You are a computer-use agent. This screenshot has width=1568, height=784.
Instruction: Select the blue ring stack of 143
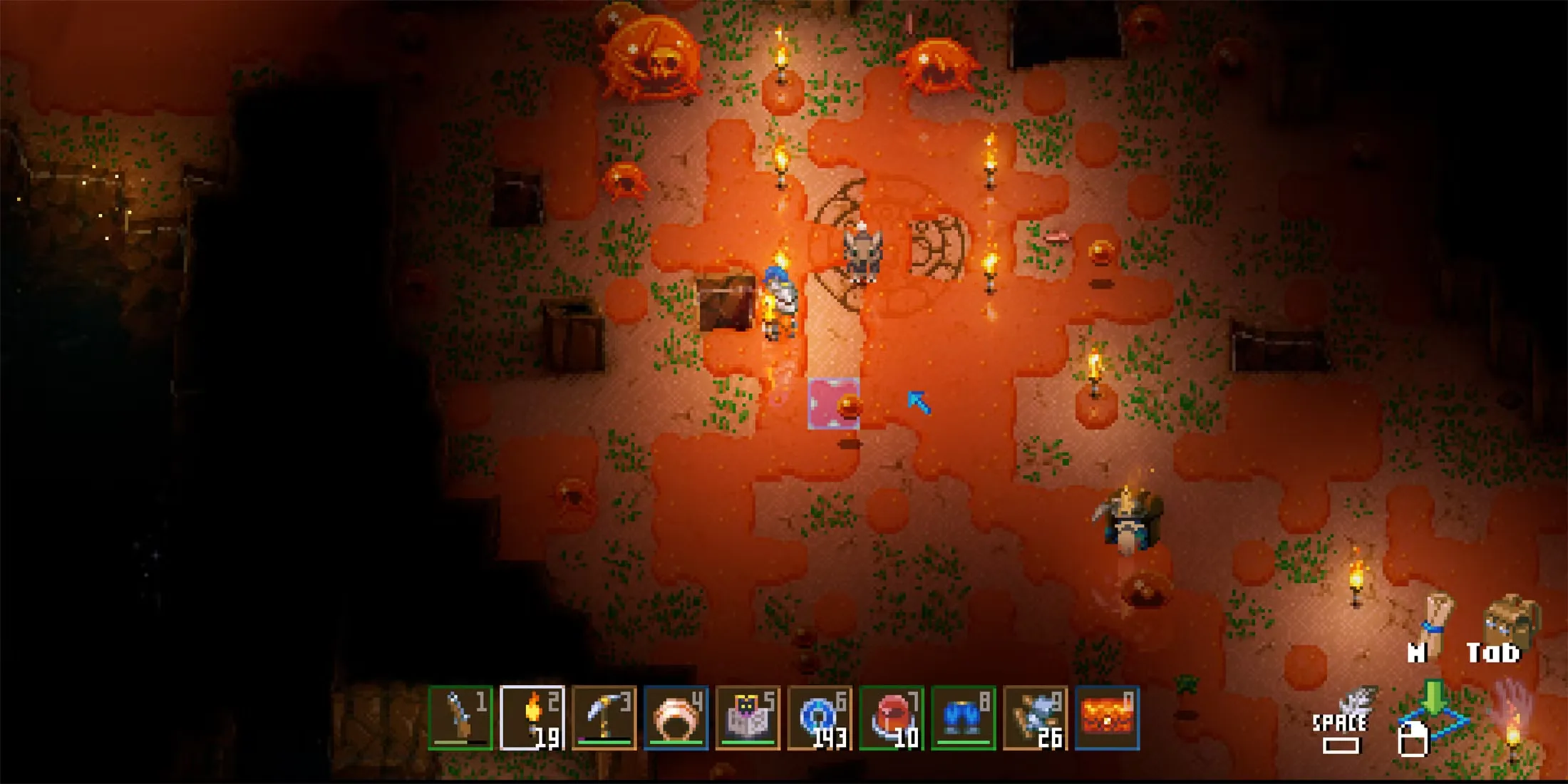[820, 718]
